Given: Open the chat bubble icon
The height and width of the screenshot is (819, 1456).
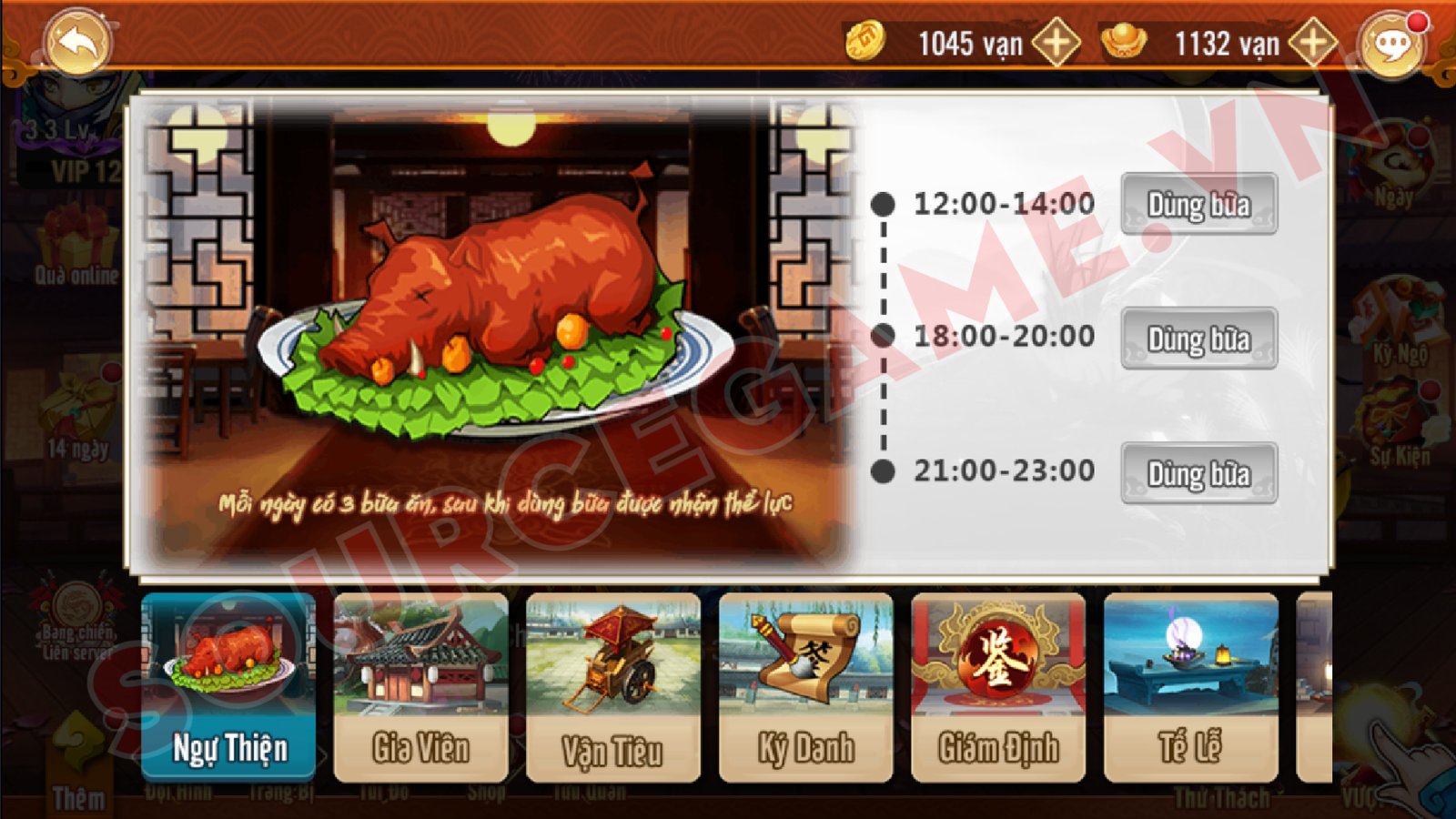Looking at the screenshot, I should (x=1390, y=44).
